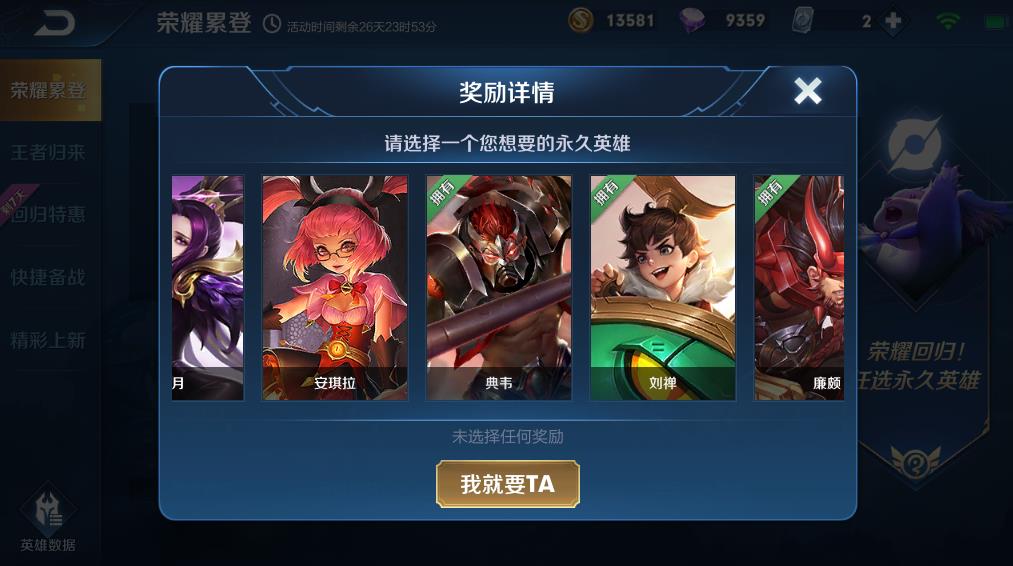
Task: Select the 廉颇 hero card
Action: 799,288
